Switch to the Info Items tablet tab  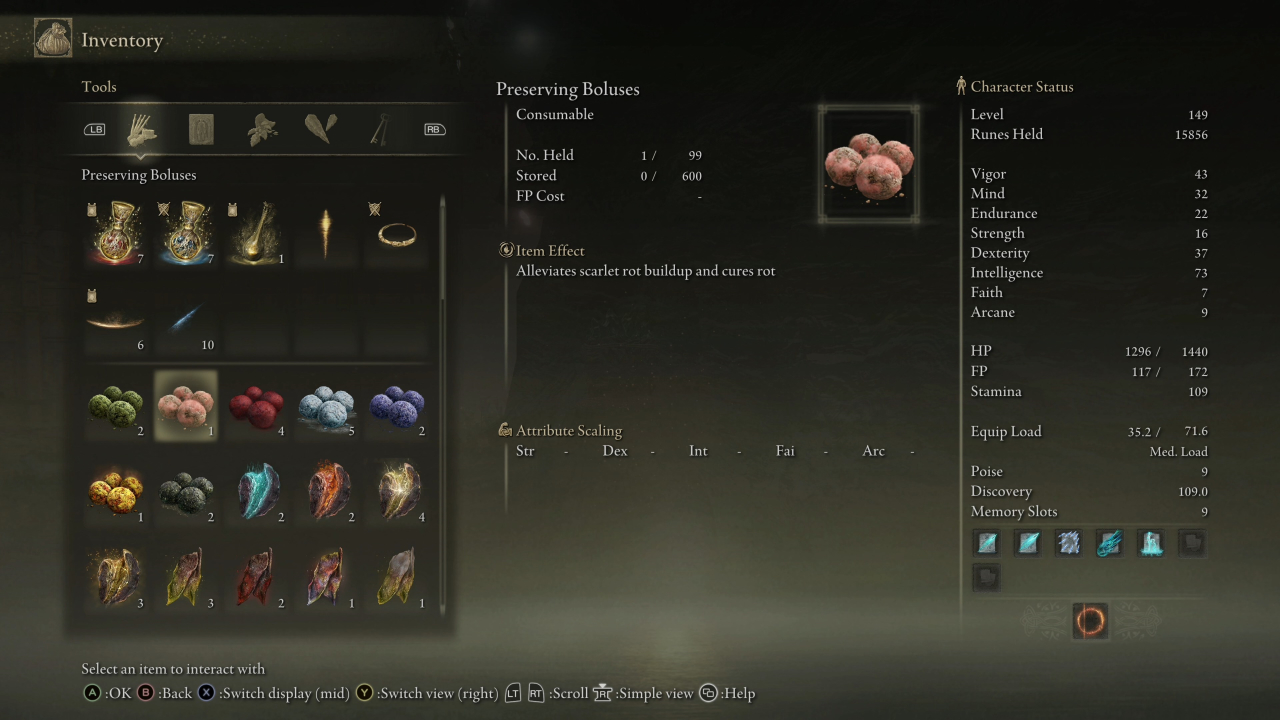[x=200, y=128]
